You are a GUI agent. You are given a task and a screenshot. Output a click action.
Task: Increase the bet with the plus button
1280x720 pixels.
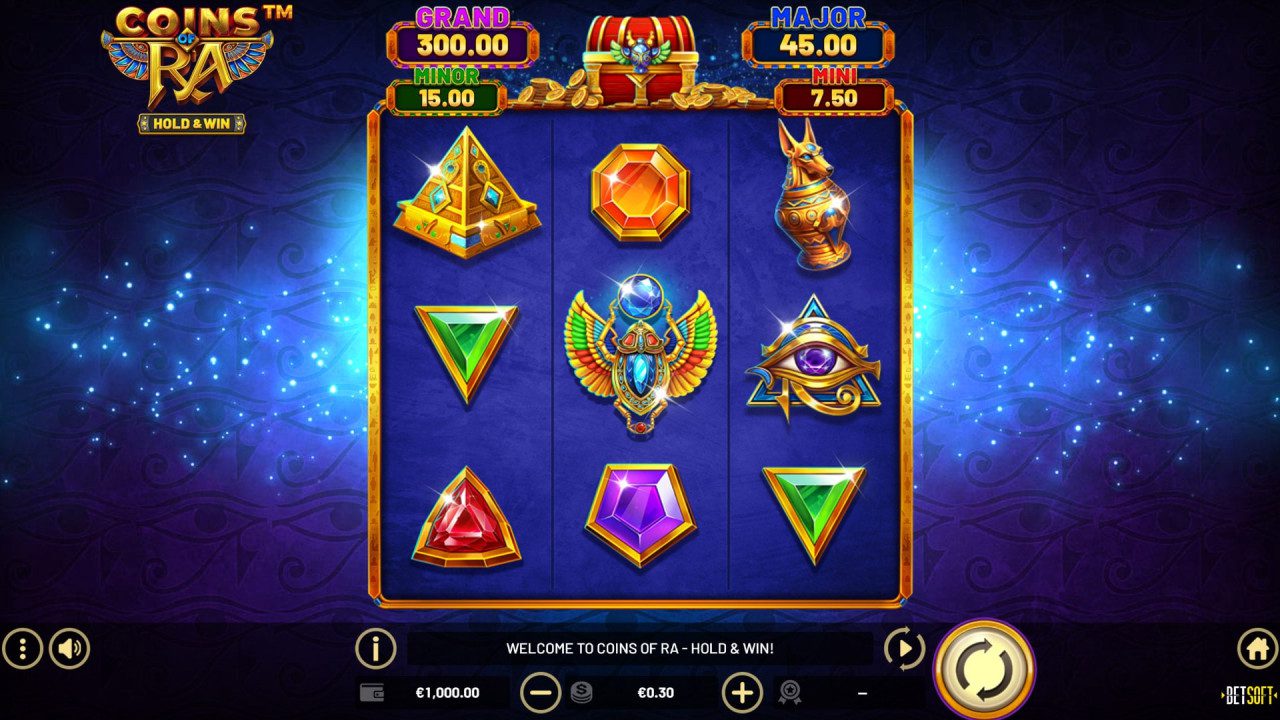click(741, 692)
